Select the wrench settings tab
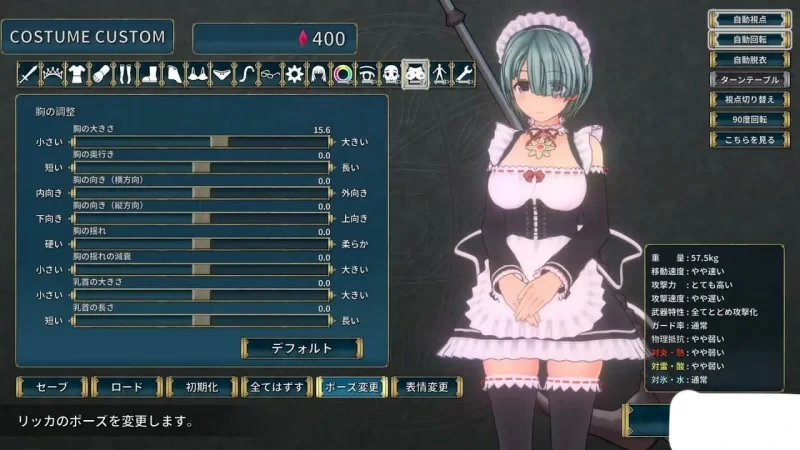 [x=463, y=73]
